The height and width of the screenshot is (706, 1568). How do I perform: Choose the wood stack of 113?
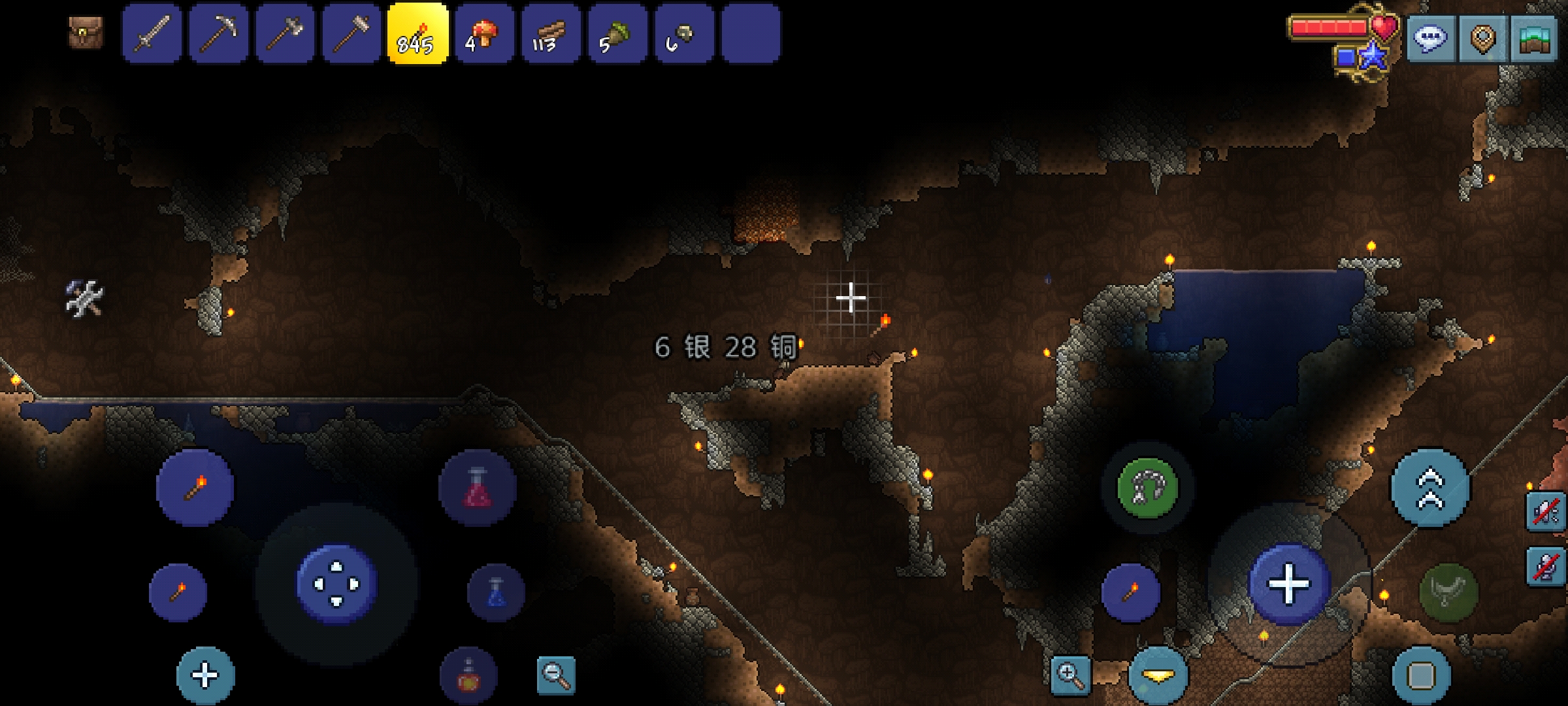(551, 33)
